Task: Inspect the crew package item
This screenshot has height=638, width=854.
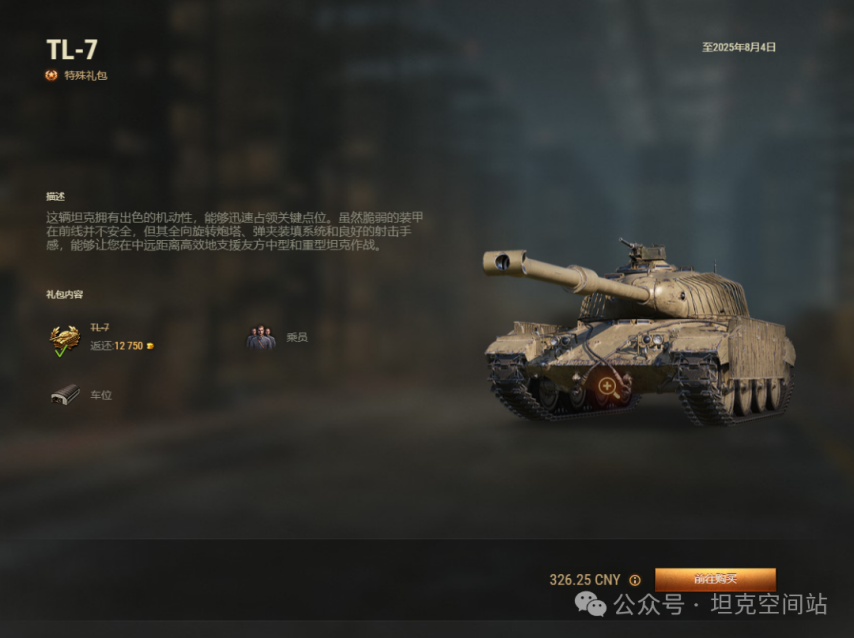Action: pyautogui.click(x=261, y=338)
